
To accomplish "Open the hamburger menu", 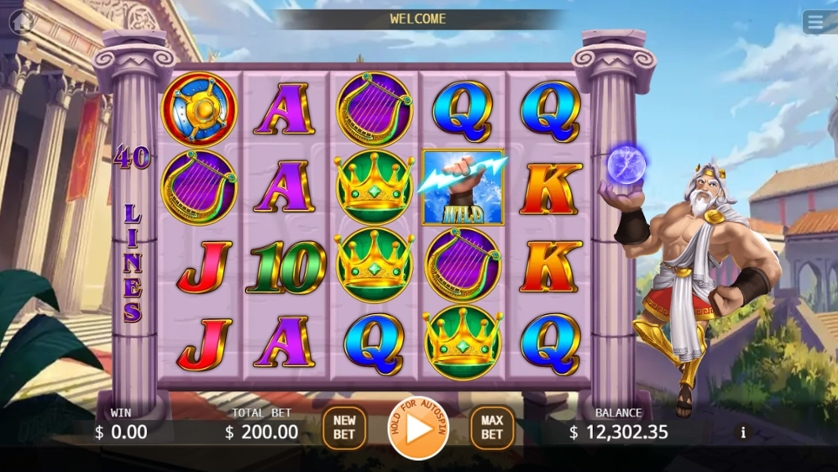I will [815, 22].
